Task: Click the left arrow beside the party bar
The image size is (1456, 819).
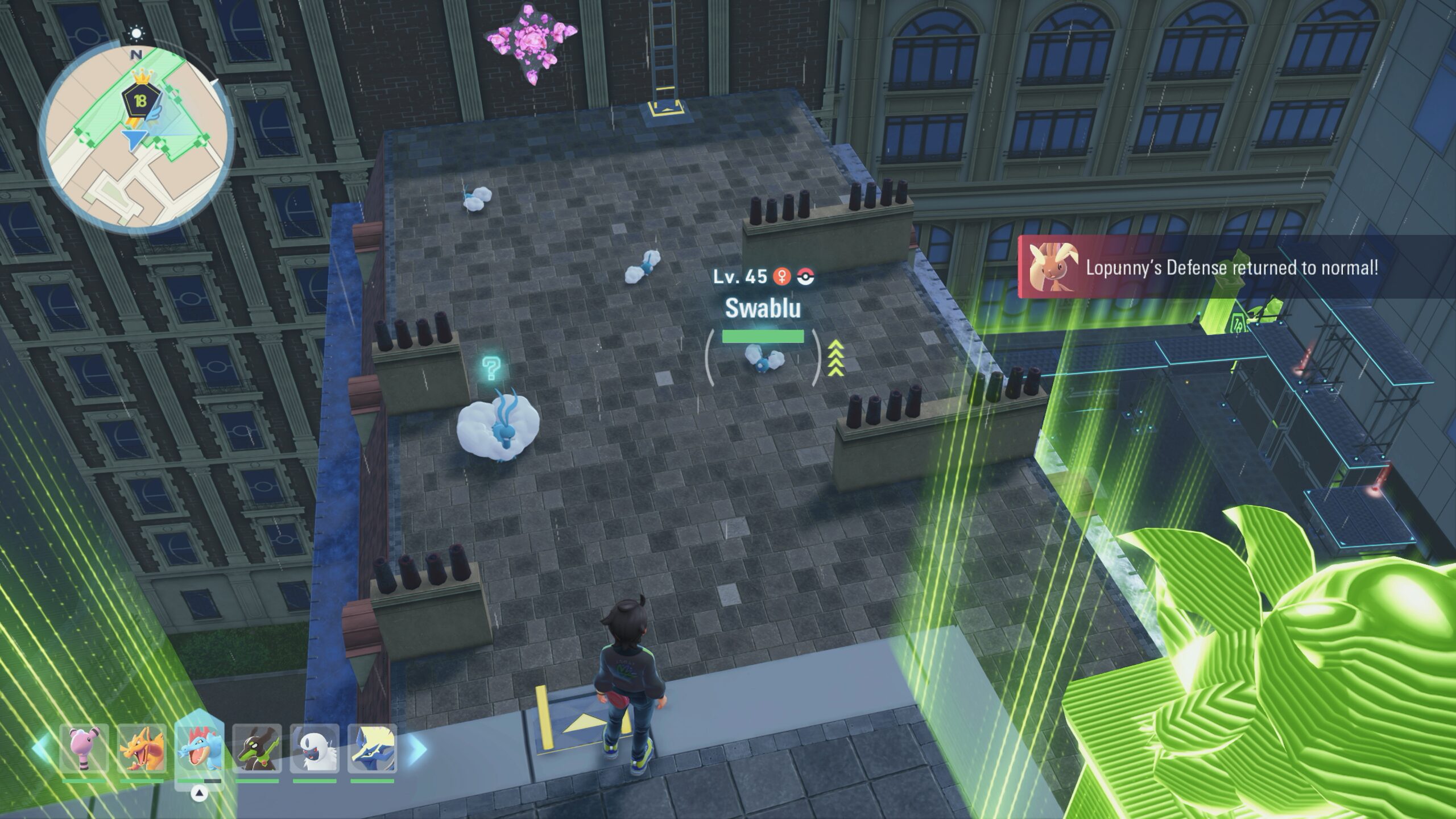Action: pyautogui.click(x=40, y=748)
